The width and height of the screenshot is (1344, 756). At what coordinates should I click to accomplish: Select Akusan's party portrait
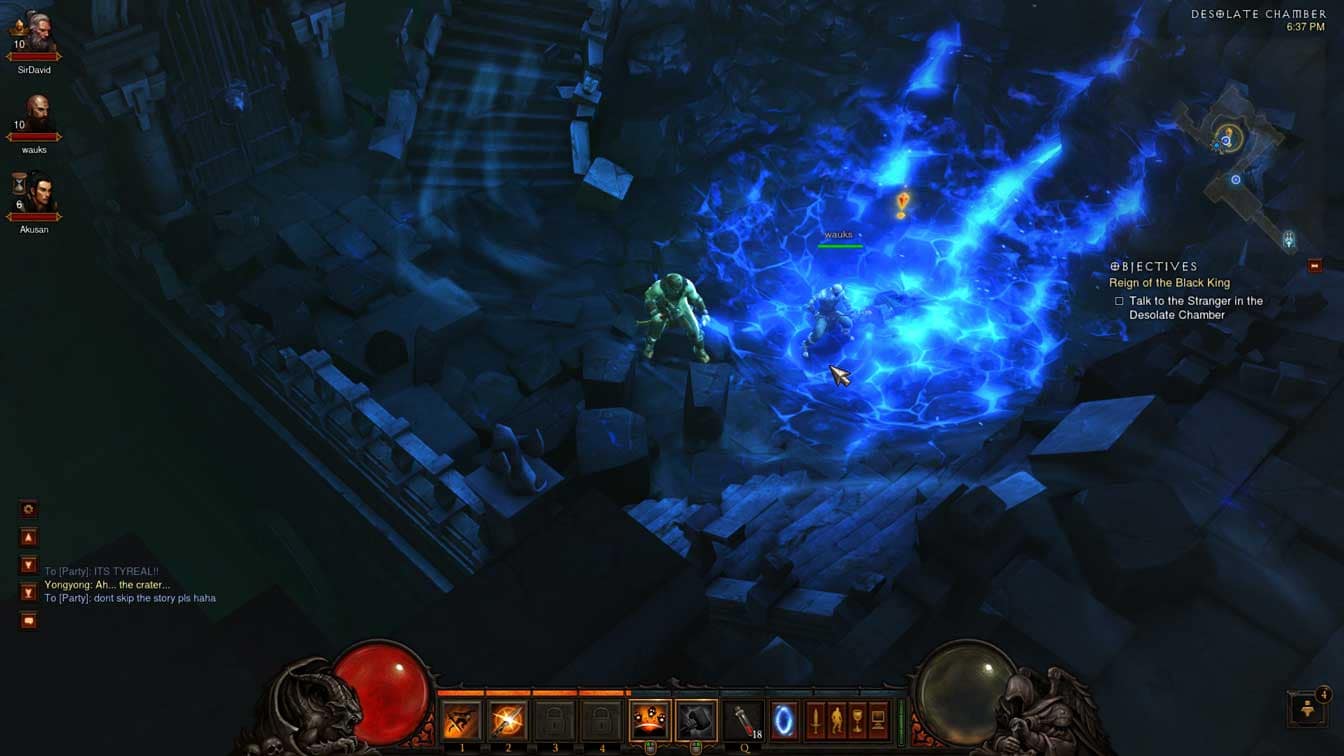(x=35, y=194)
